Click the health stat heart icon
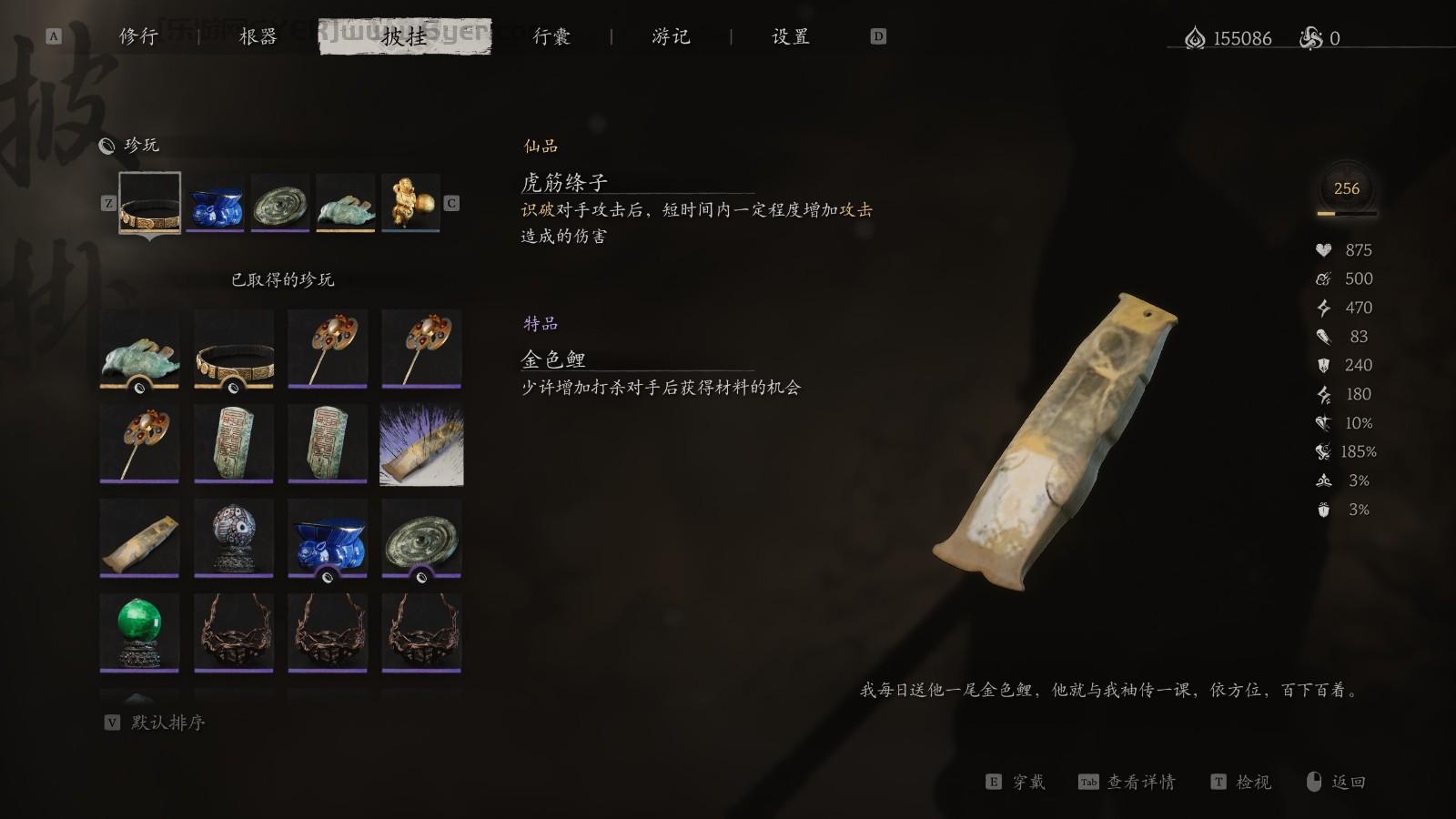Viewport: 1456px width, 819px height. coord(1324,249)
